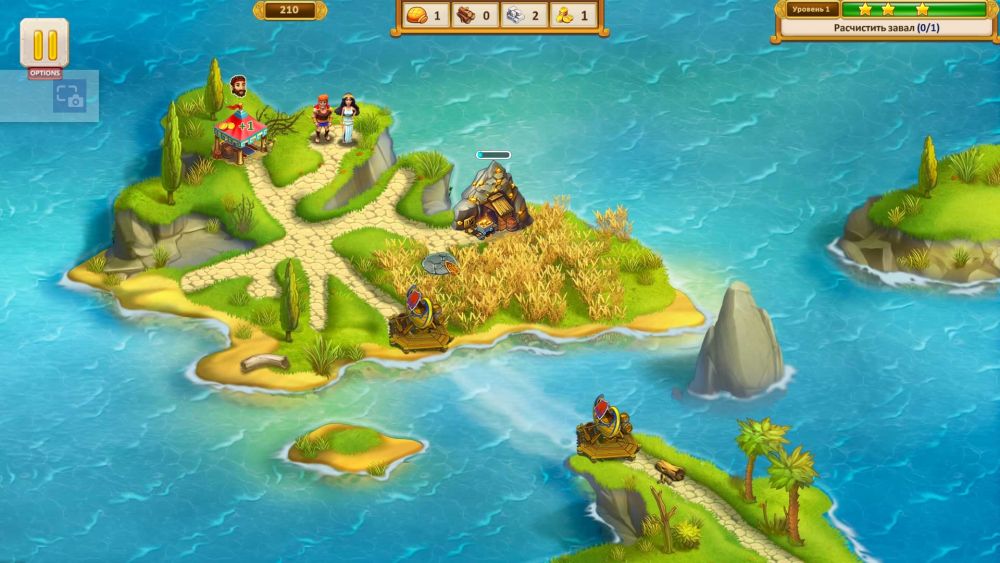
Task: Select the "Расчистить завал" objective tracker
Action: [887, 28]
